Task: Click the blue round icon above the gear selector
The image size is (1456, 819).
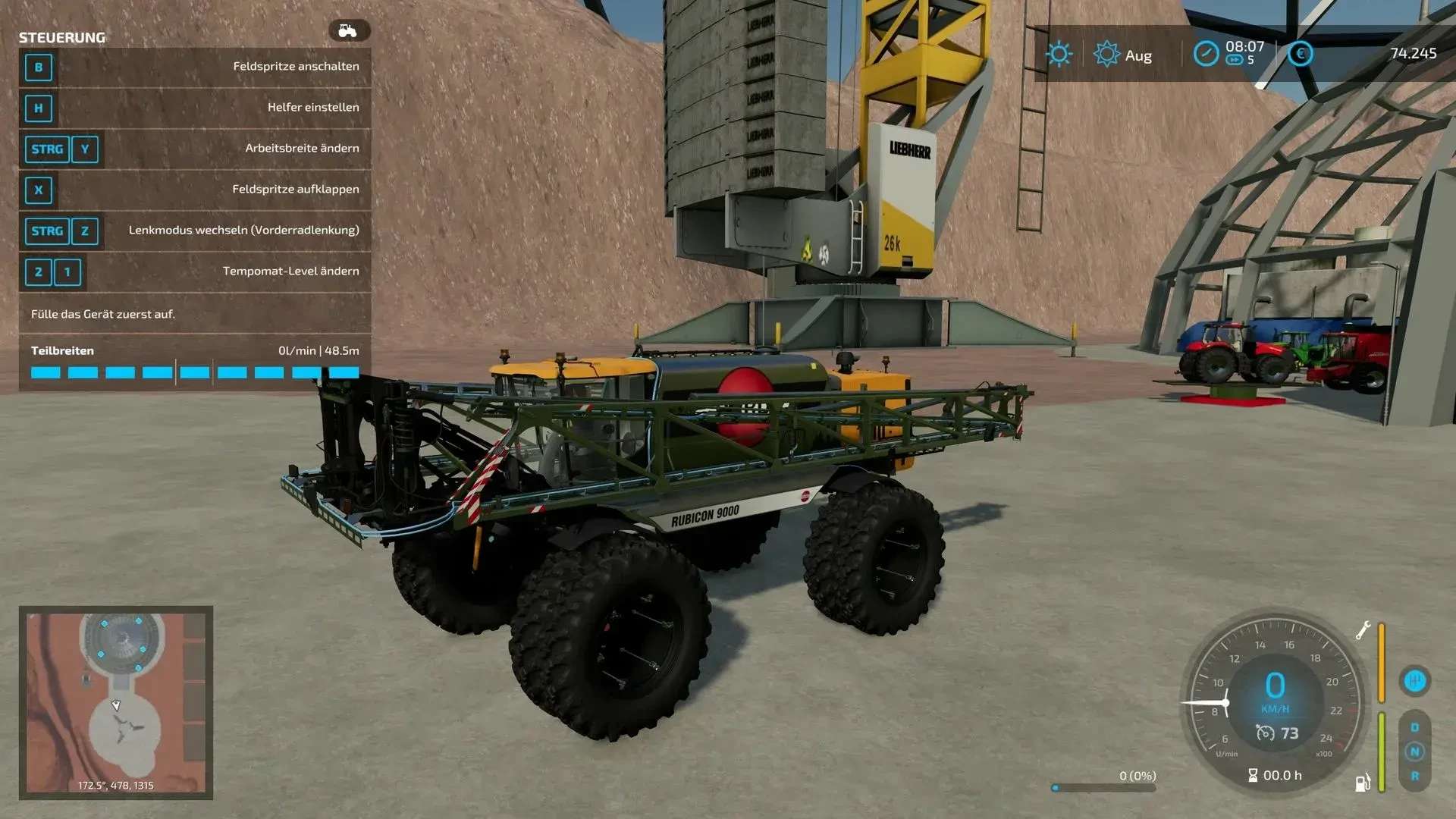Action: point(1414,681)
